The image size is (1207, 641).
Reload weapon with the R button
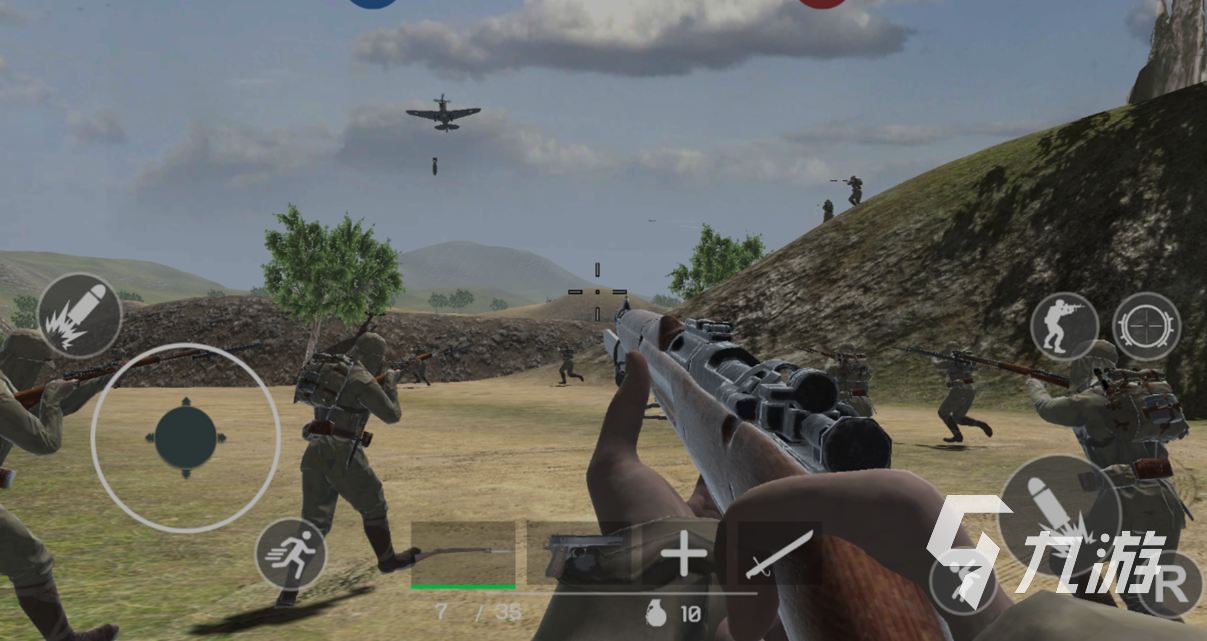tap(1168, 583)
